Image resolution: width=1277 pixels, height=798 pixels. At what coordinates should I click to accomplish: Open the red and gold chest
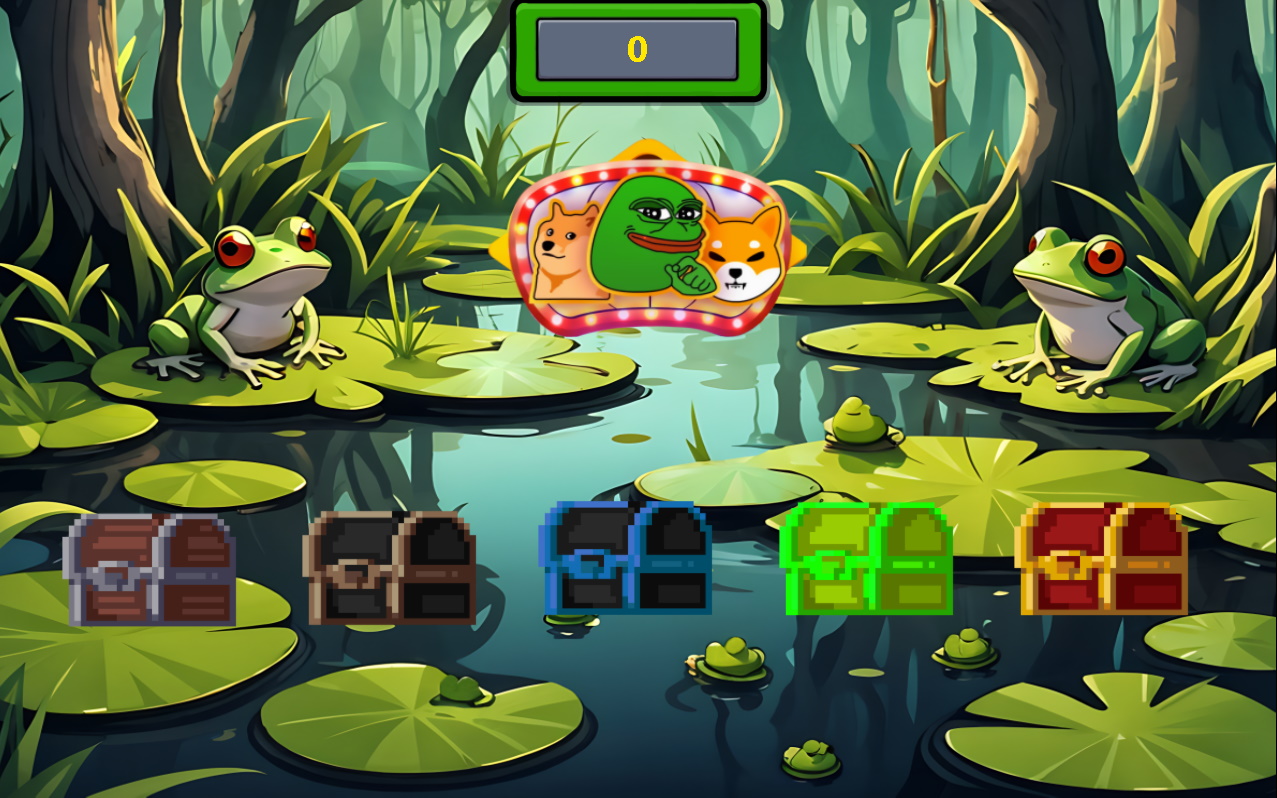point(1102,558)
